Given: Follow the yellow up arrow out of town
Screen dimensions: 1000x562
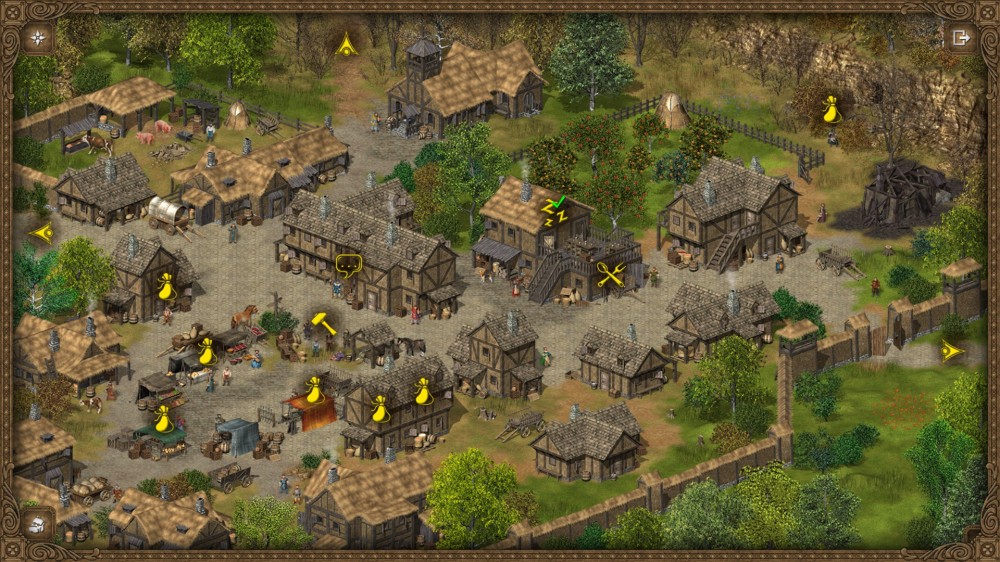Looking at the screenshot, I should (346, 43).
